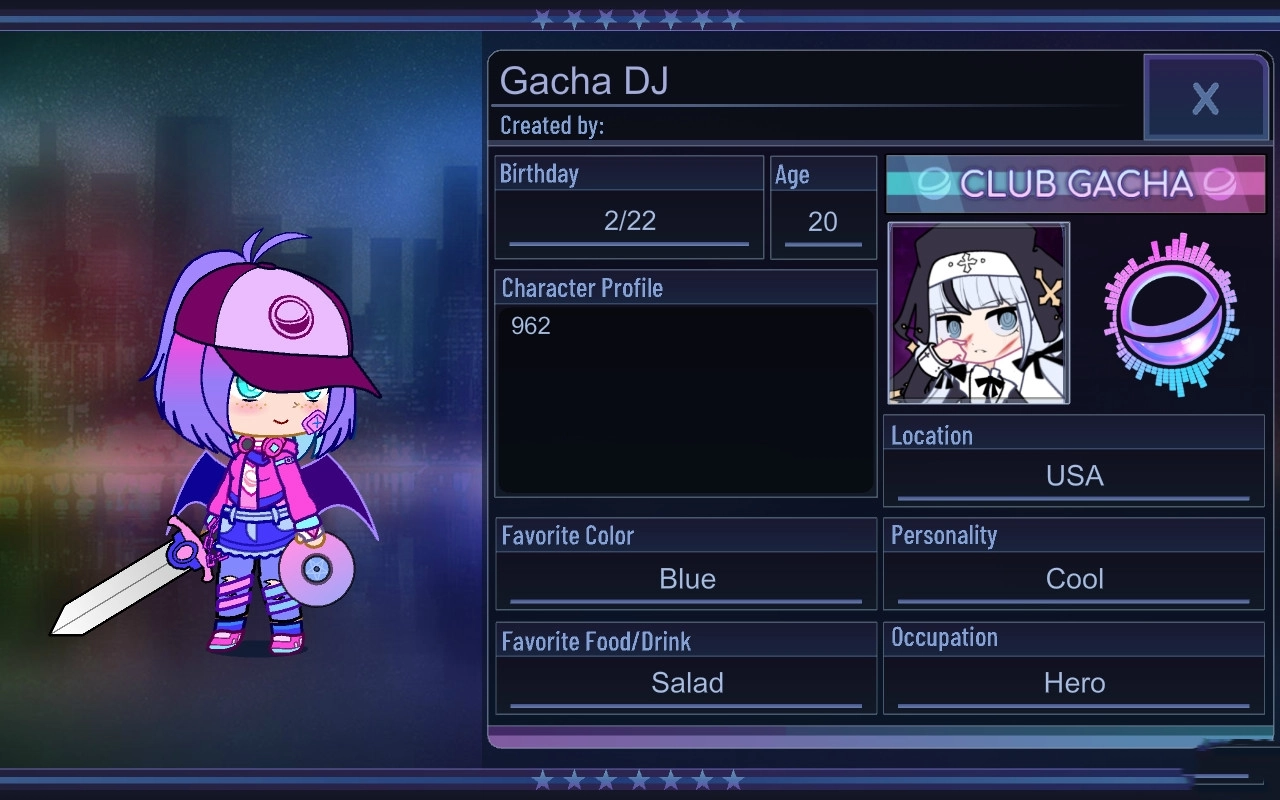Edit the Occupation entry Hero
1280x800 pixels.
[1073, 683]
